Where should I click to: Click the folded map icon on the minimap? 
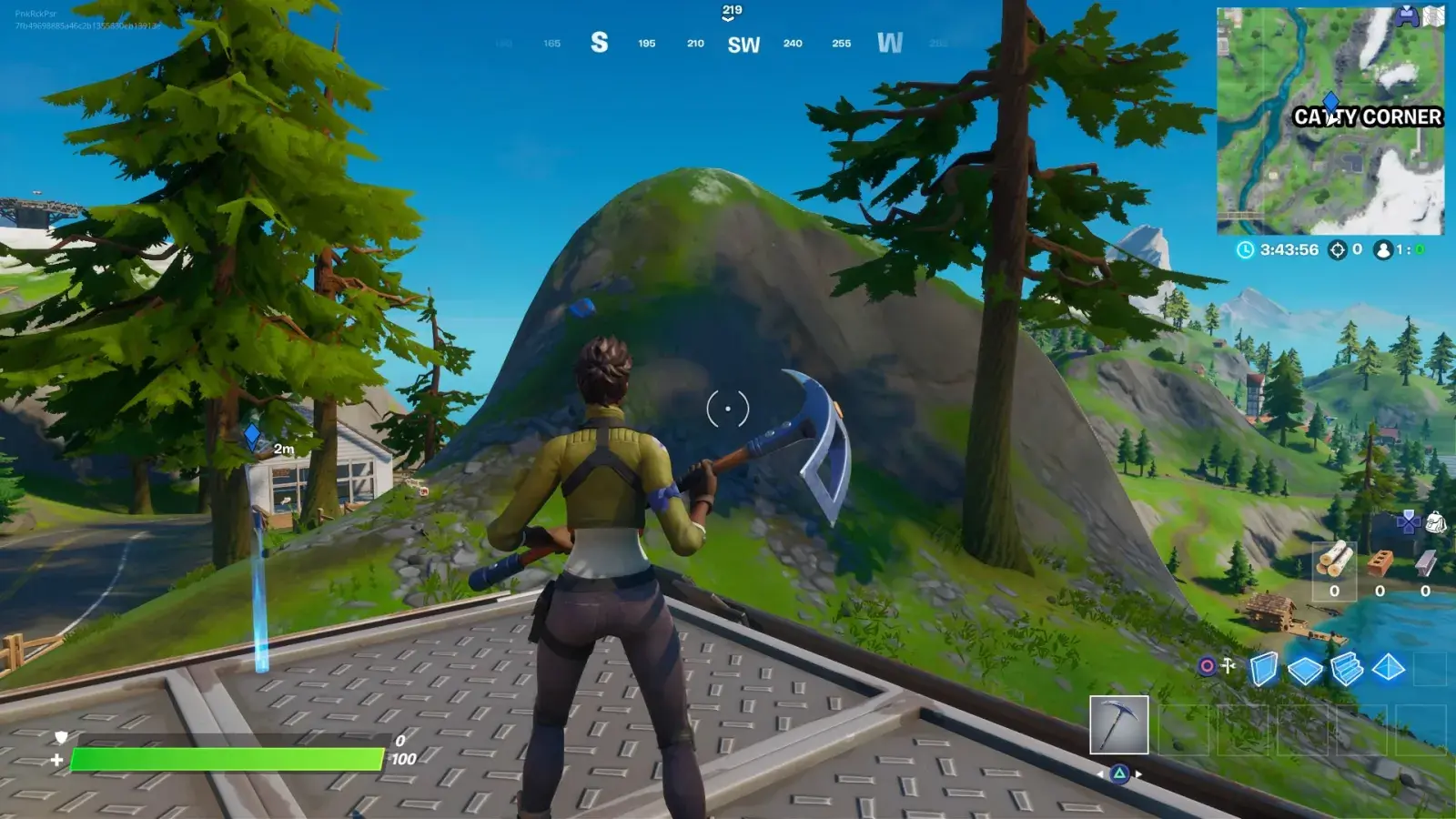[x=1433, y=17]
